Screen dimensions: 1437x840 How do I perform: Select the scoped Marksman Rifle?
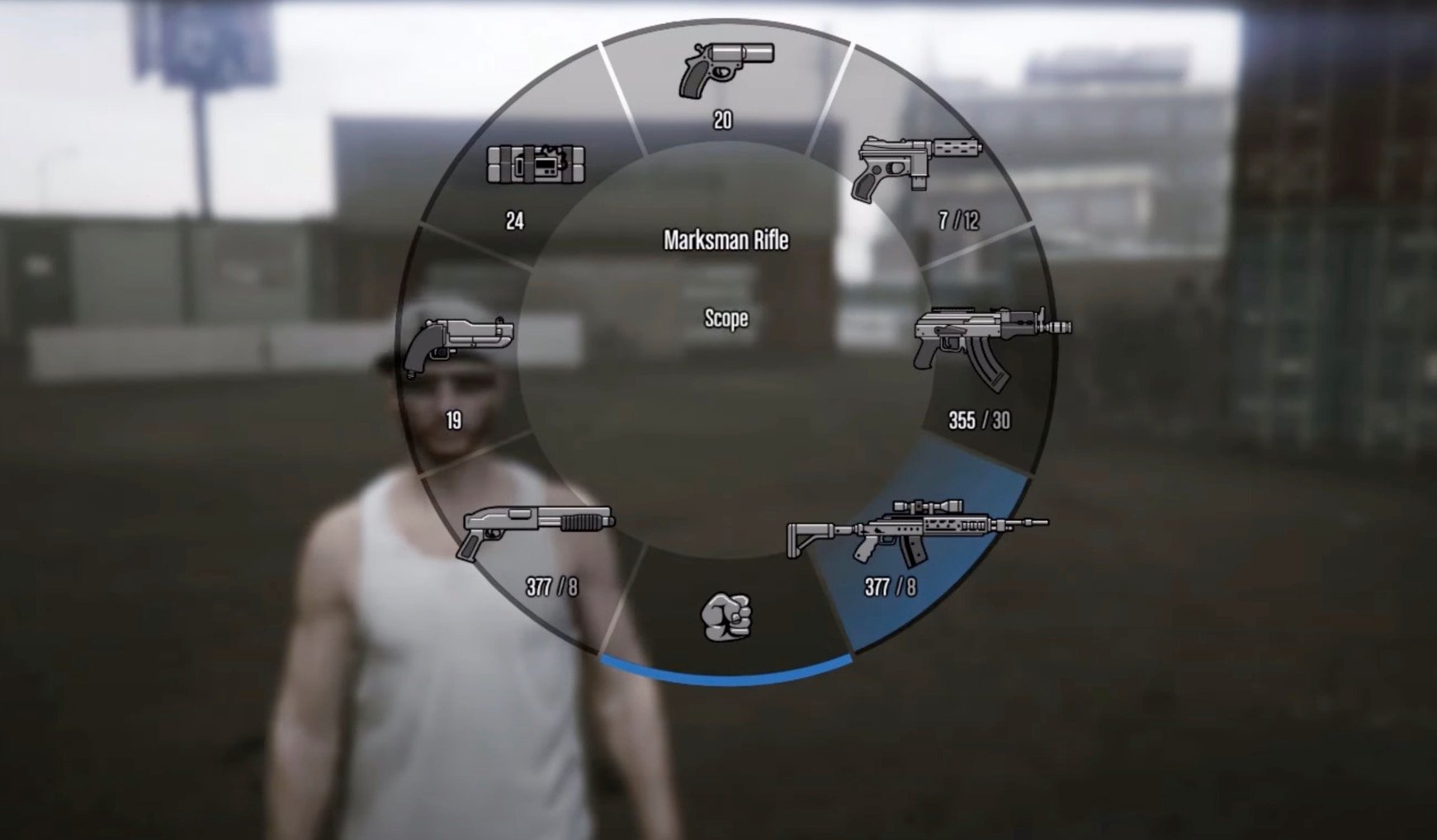[916, 531]
